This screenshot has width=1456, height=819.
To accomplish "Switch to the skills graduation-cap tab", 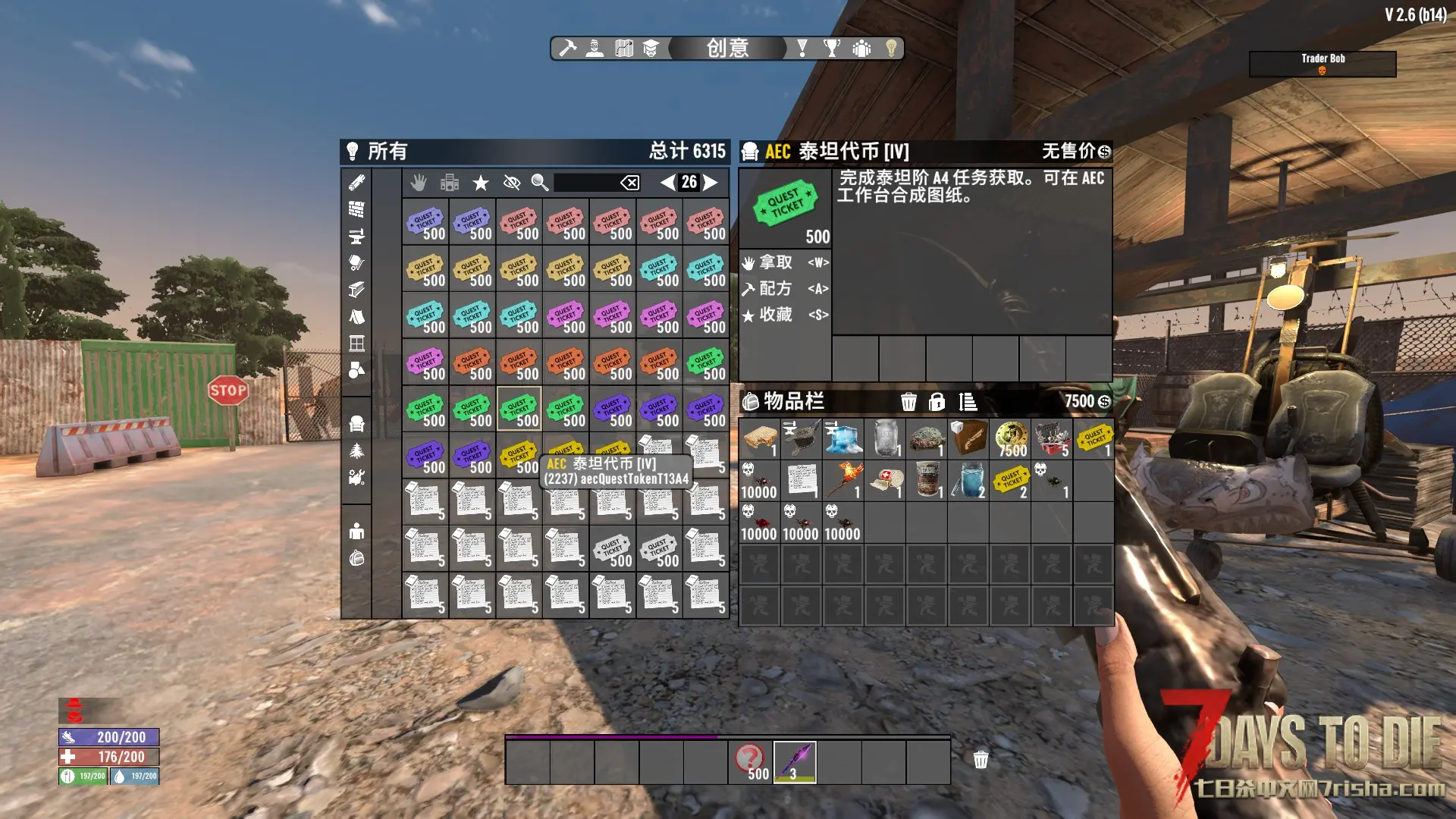I will coord(651,49).
